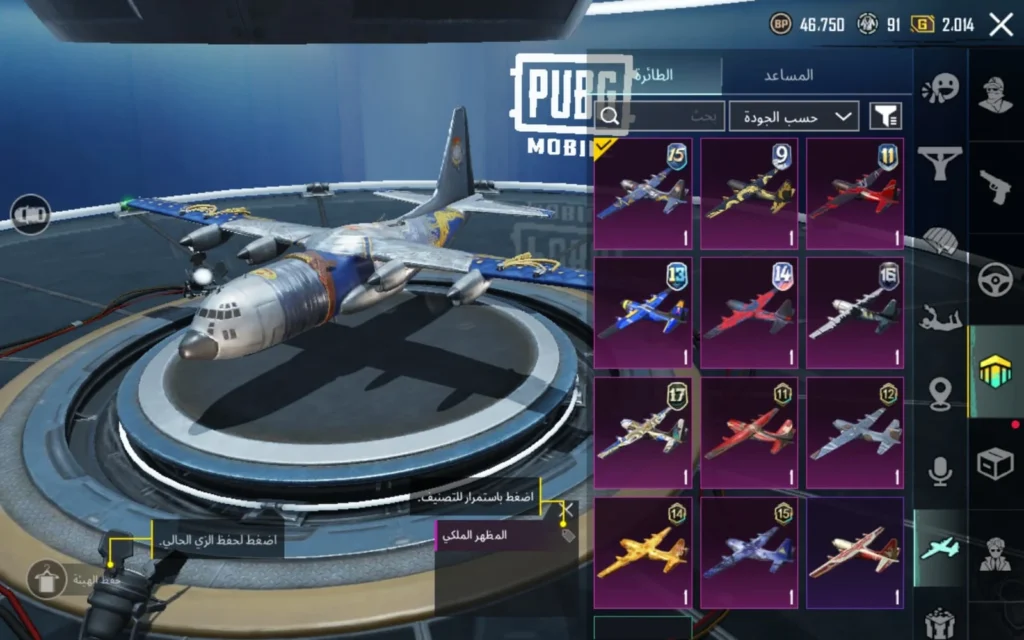The image size is (1024, 640).
Task: Click the search field with magnifier icon
Action: (658, 117)
